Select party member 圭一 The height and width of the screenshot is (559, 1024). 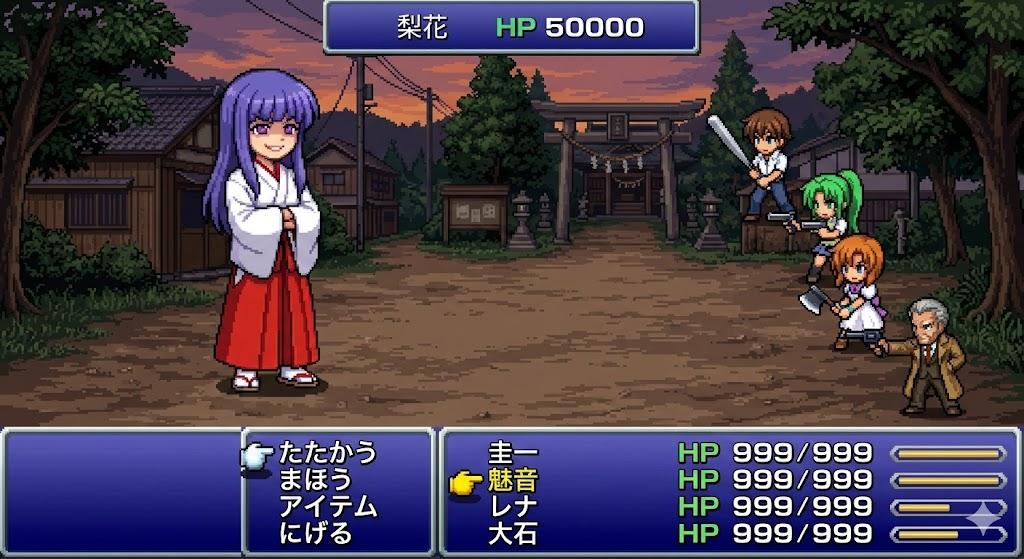[x=513, y=453]
